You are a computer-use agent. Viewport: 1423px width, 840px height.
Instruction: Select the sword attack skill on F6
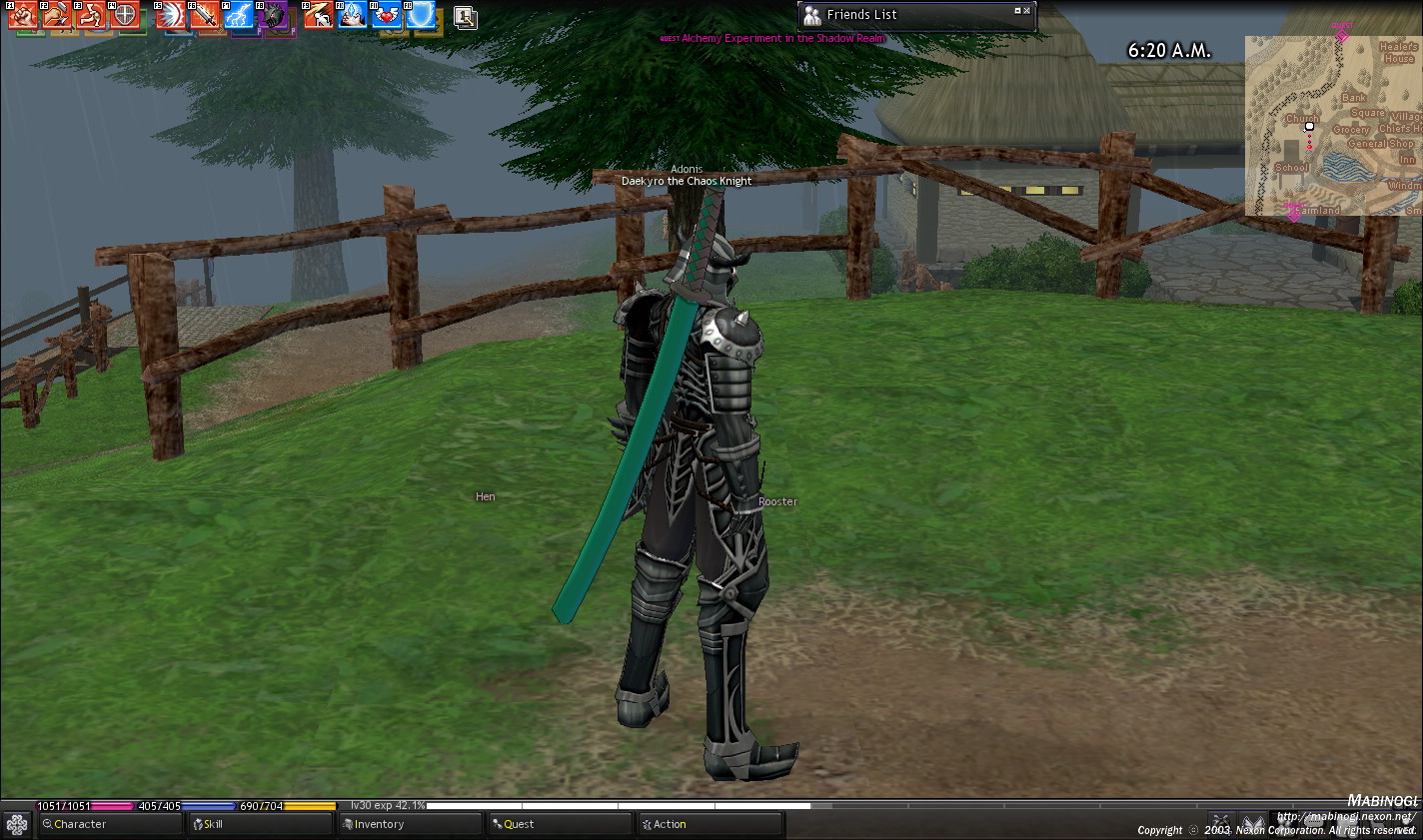point(205,15)
